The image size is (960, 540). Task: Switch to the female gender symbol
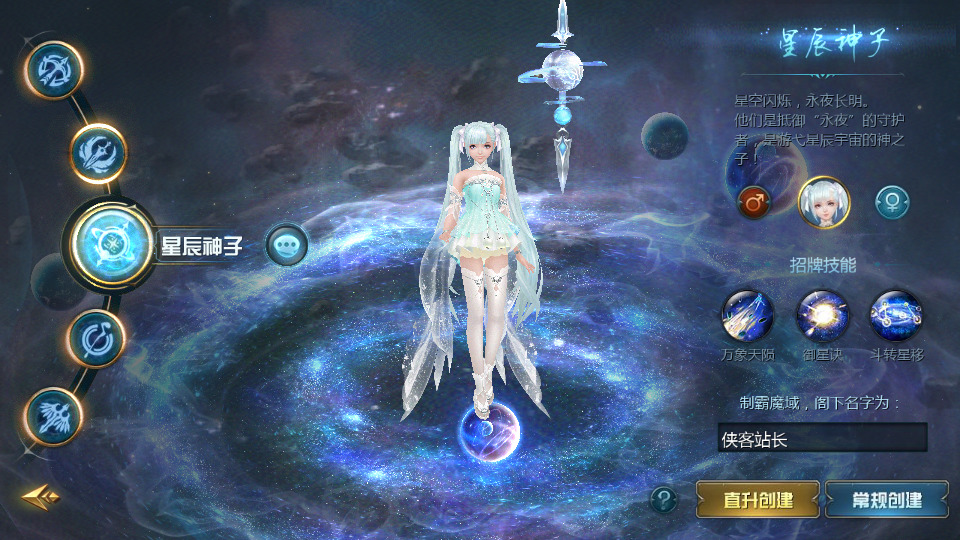click(892, 203)
